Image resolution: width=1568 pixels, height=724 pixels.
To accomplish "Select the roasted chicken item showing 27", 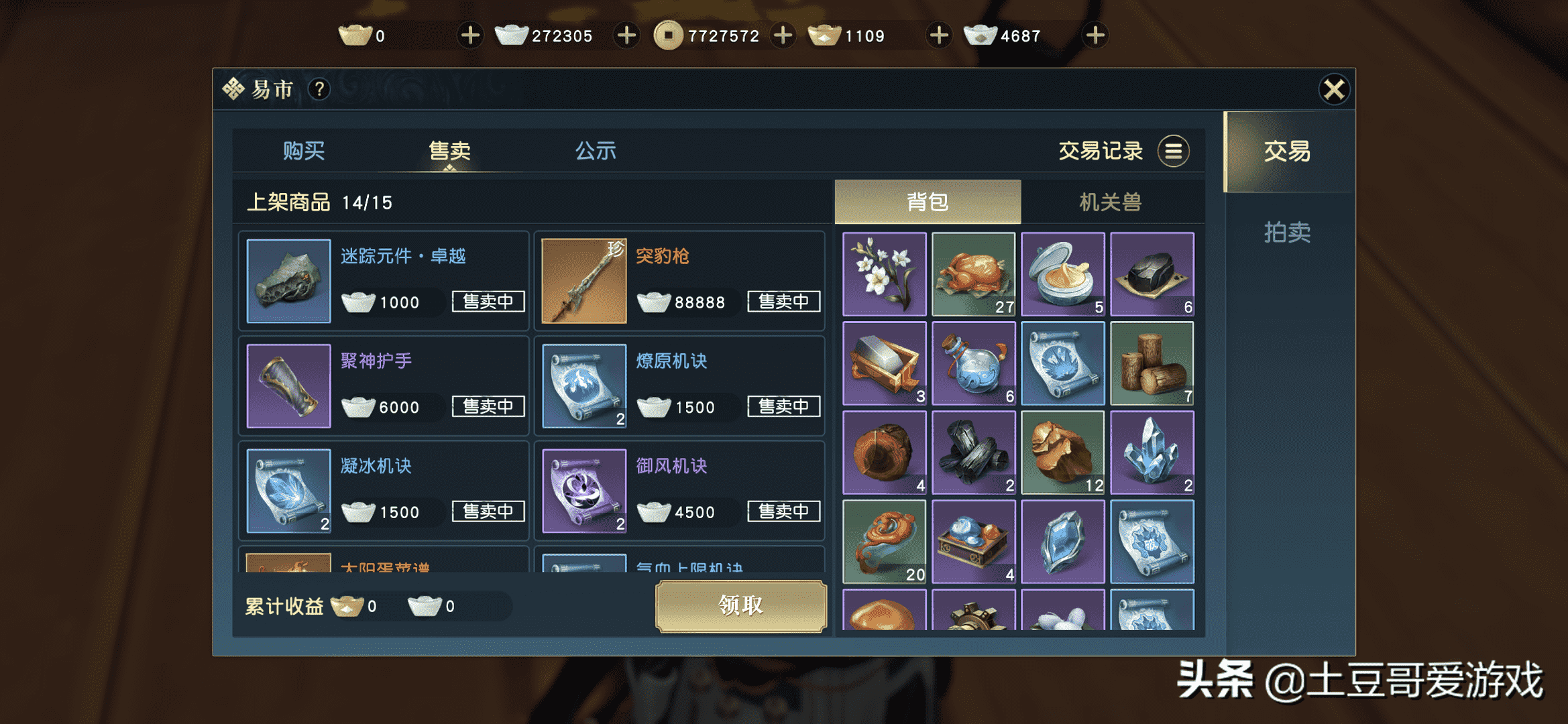I will (973, 272).
